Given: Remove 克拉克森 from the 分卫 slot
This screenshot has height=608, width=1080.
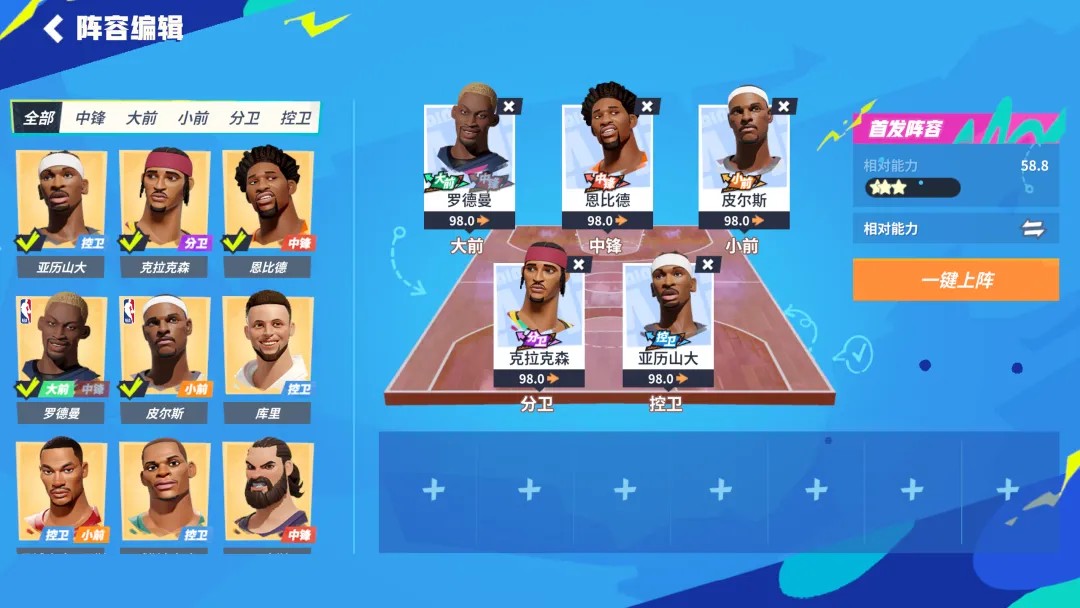Looking at the screenshot, I should coord(579,264).
